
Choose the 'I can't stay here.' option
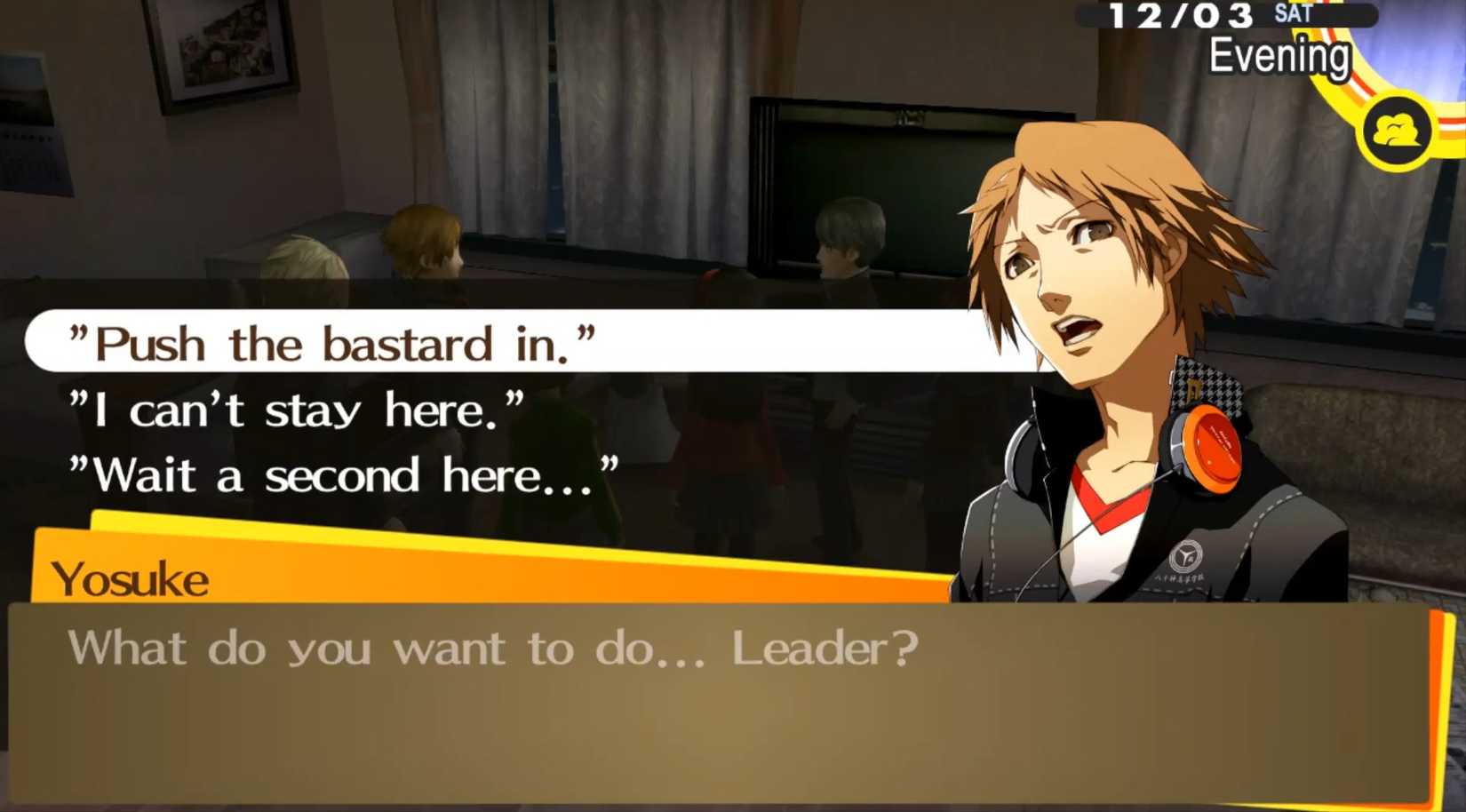pos(298,409)
